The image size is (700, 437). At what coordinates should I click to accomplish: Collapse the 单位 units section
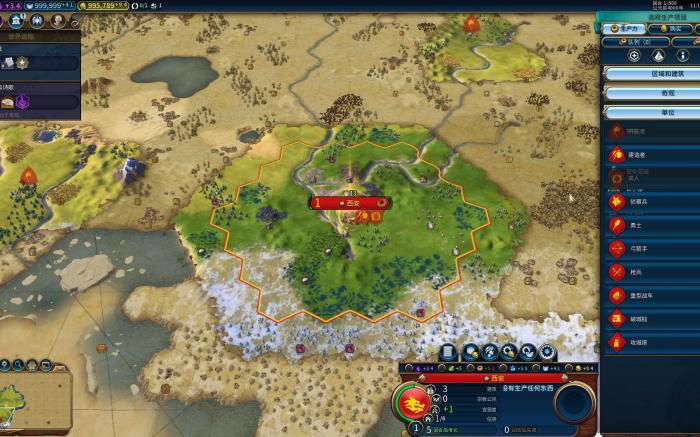pyautogui.click(x=653, y=112)
